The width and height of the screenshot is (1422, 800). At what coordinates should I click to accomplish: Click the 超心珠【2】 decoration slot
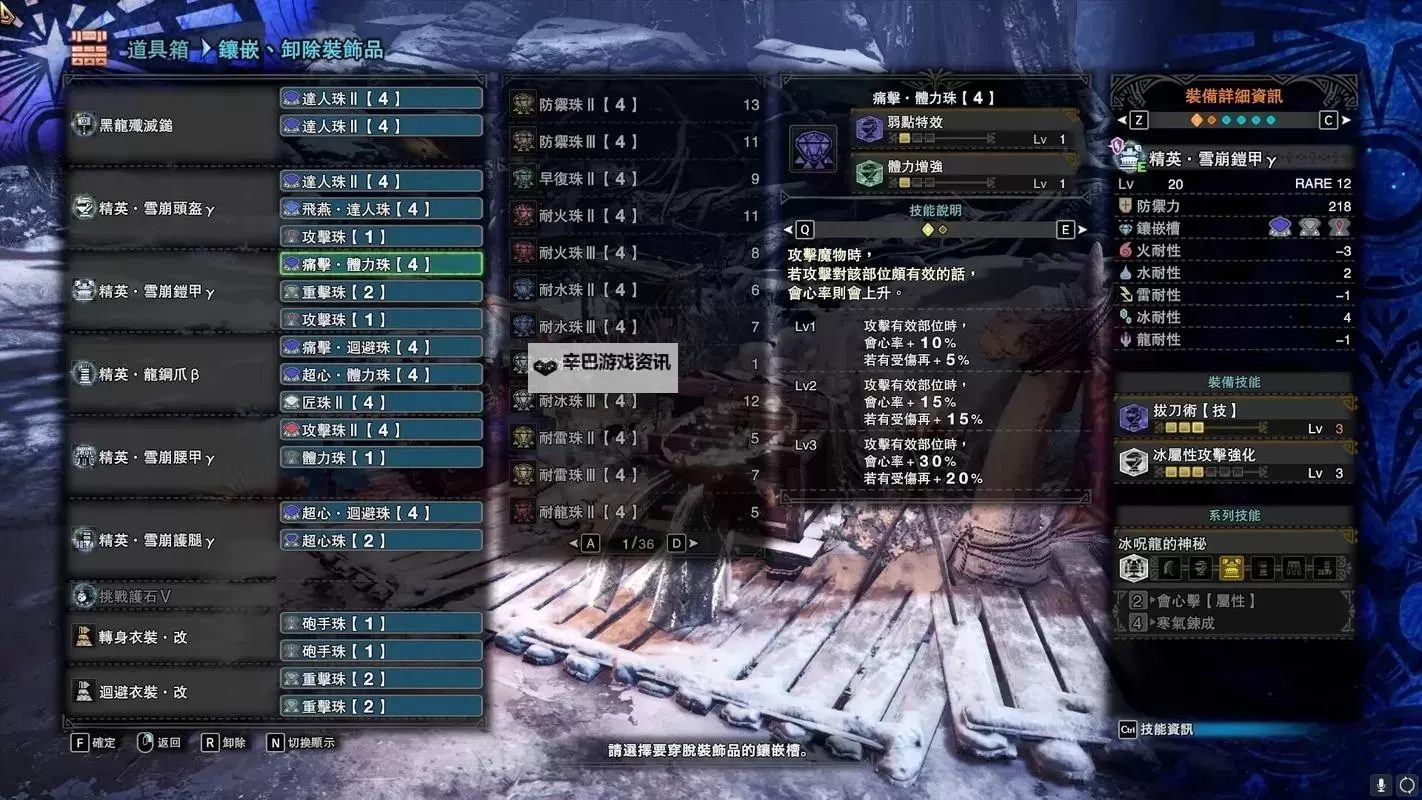[x=380, y=541]
